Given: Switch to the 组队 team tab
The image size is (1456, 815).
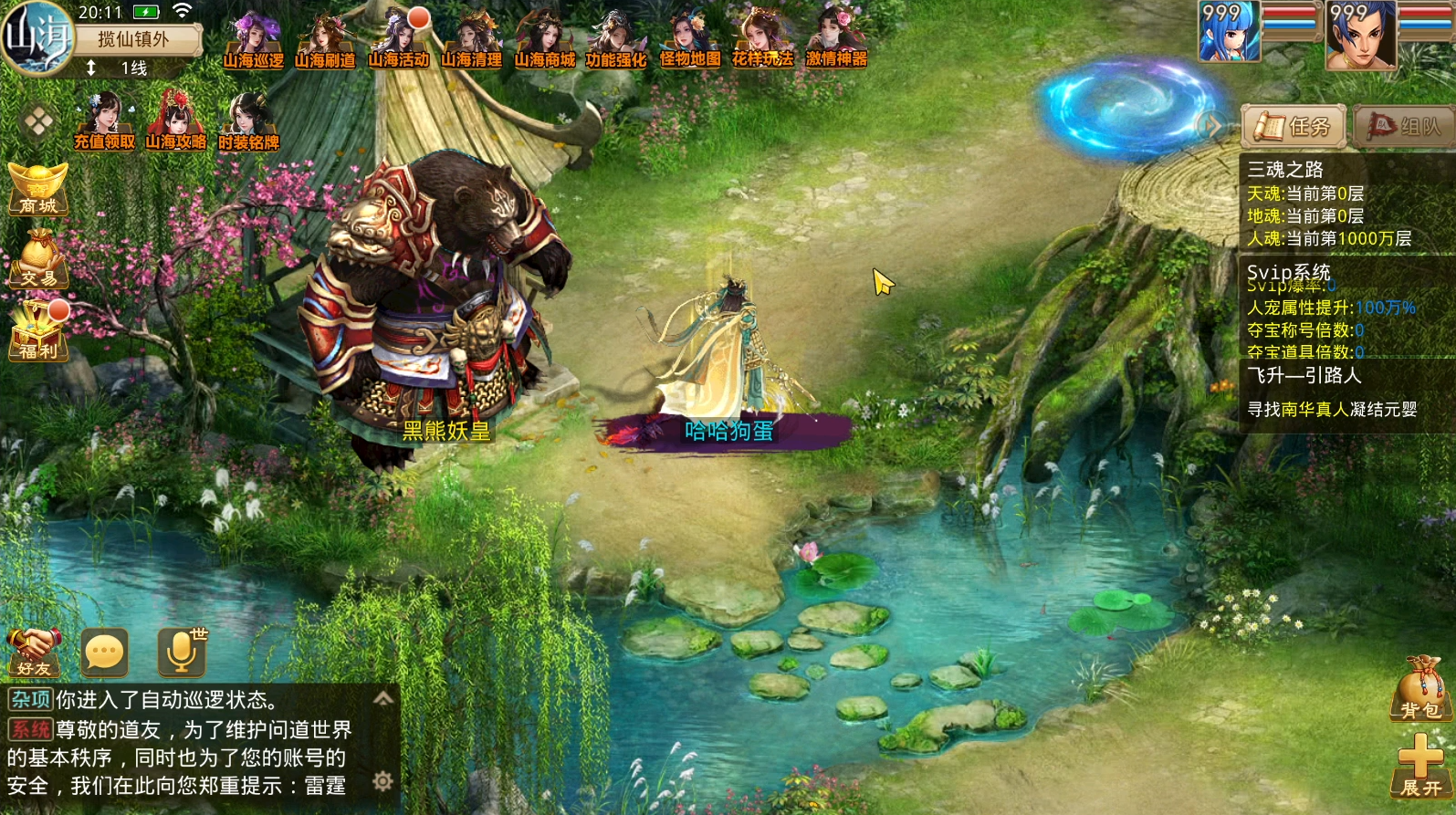Looking at the screenshot, I should click(1404, 127).
